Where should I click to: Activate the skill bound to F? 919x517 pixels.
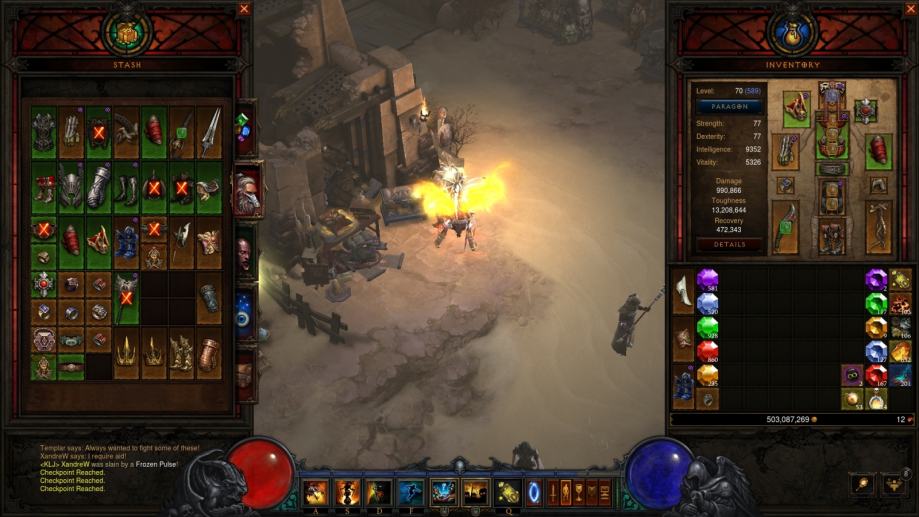[x=410, y=492]
